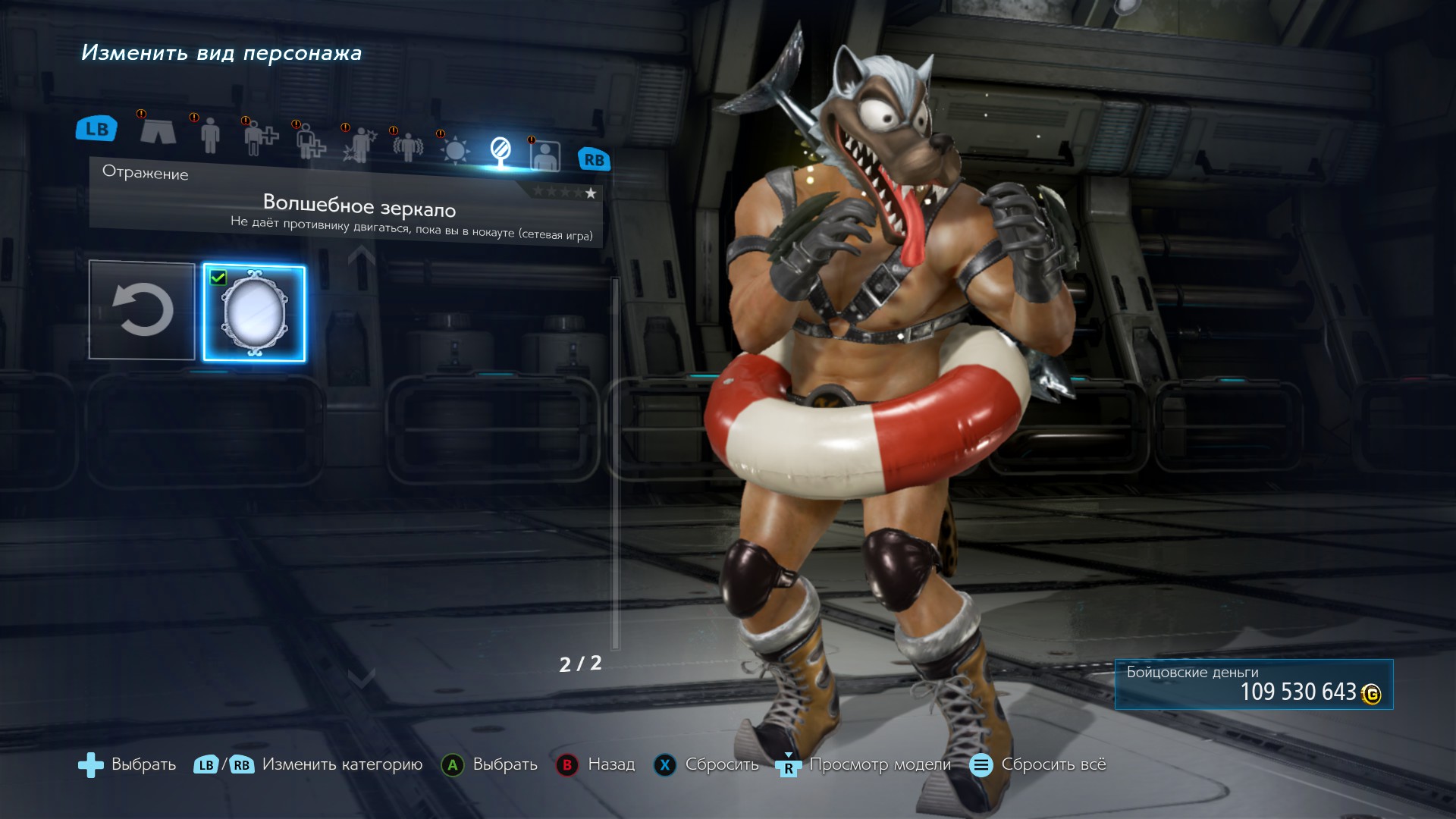Select the Magic Mirror item tile
1456x819 pixels.
pyautogui.click(x=254, y=313)
